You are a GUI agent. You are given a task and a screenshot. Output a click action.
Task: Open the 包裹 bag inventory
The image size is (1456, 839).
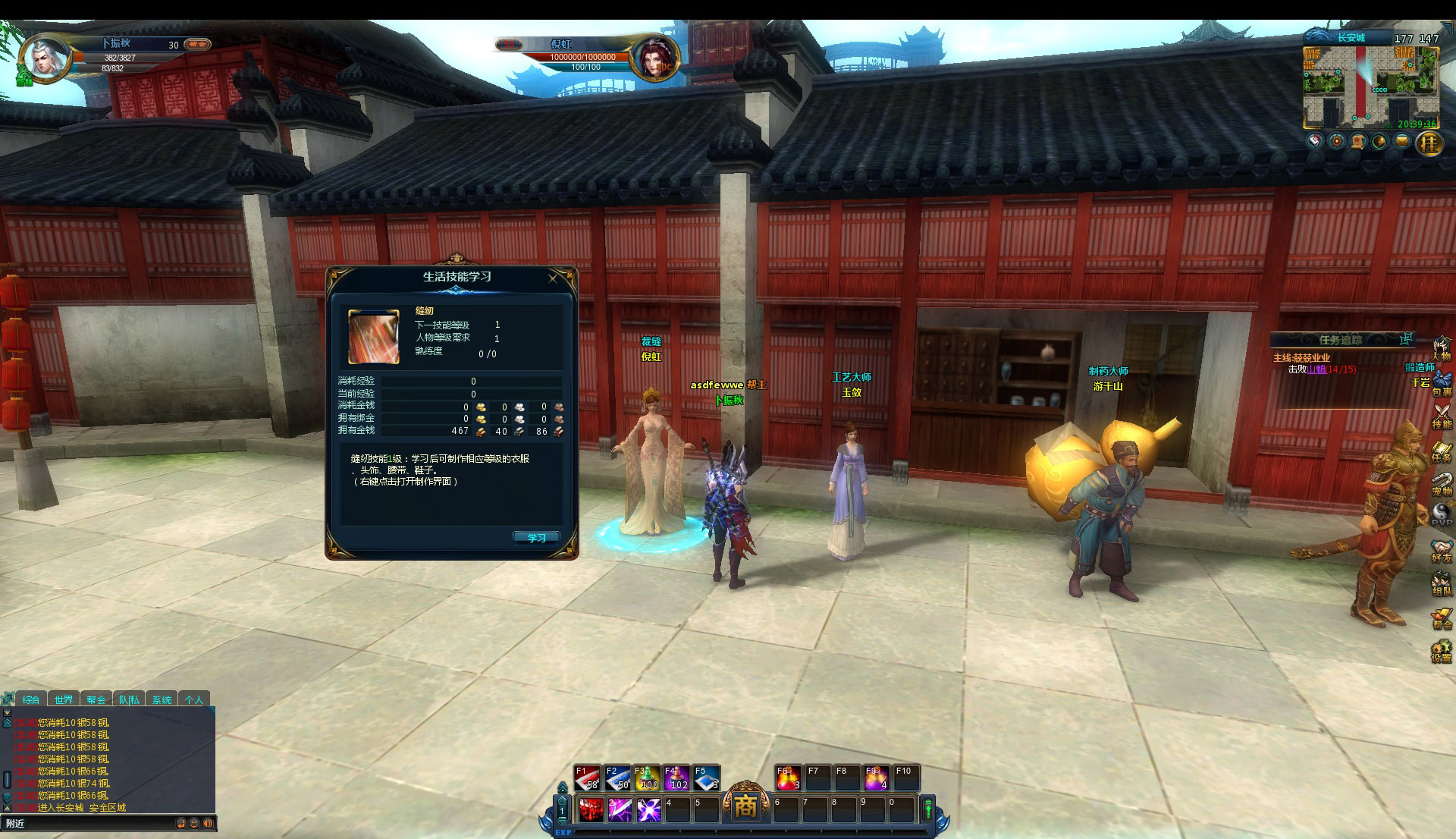click(1441, 385)
